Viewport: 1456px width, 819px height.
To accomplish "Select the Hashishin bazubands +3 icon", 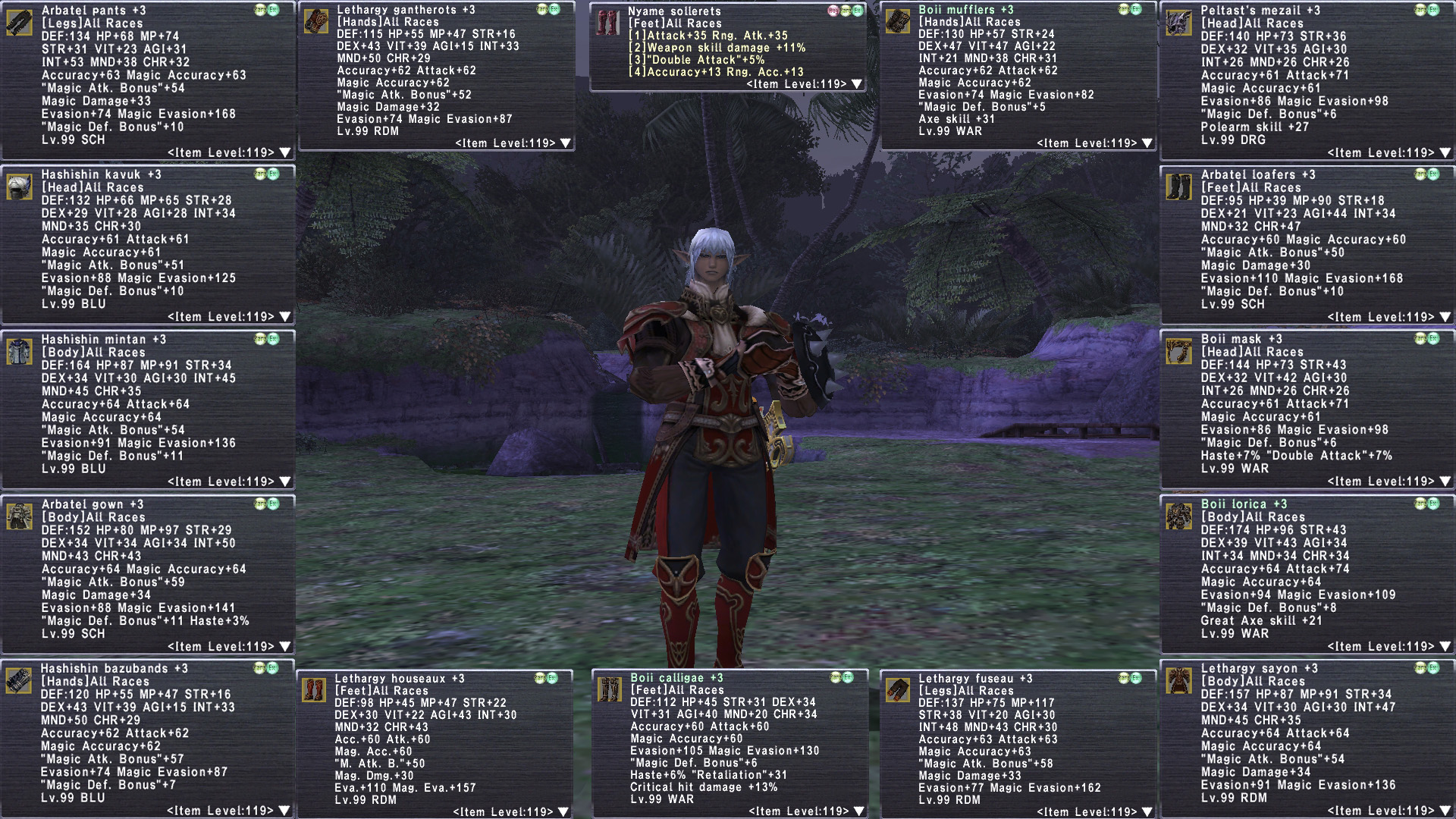I will (19, 680).
